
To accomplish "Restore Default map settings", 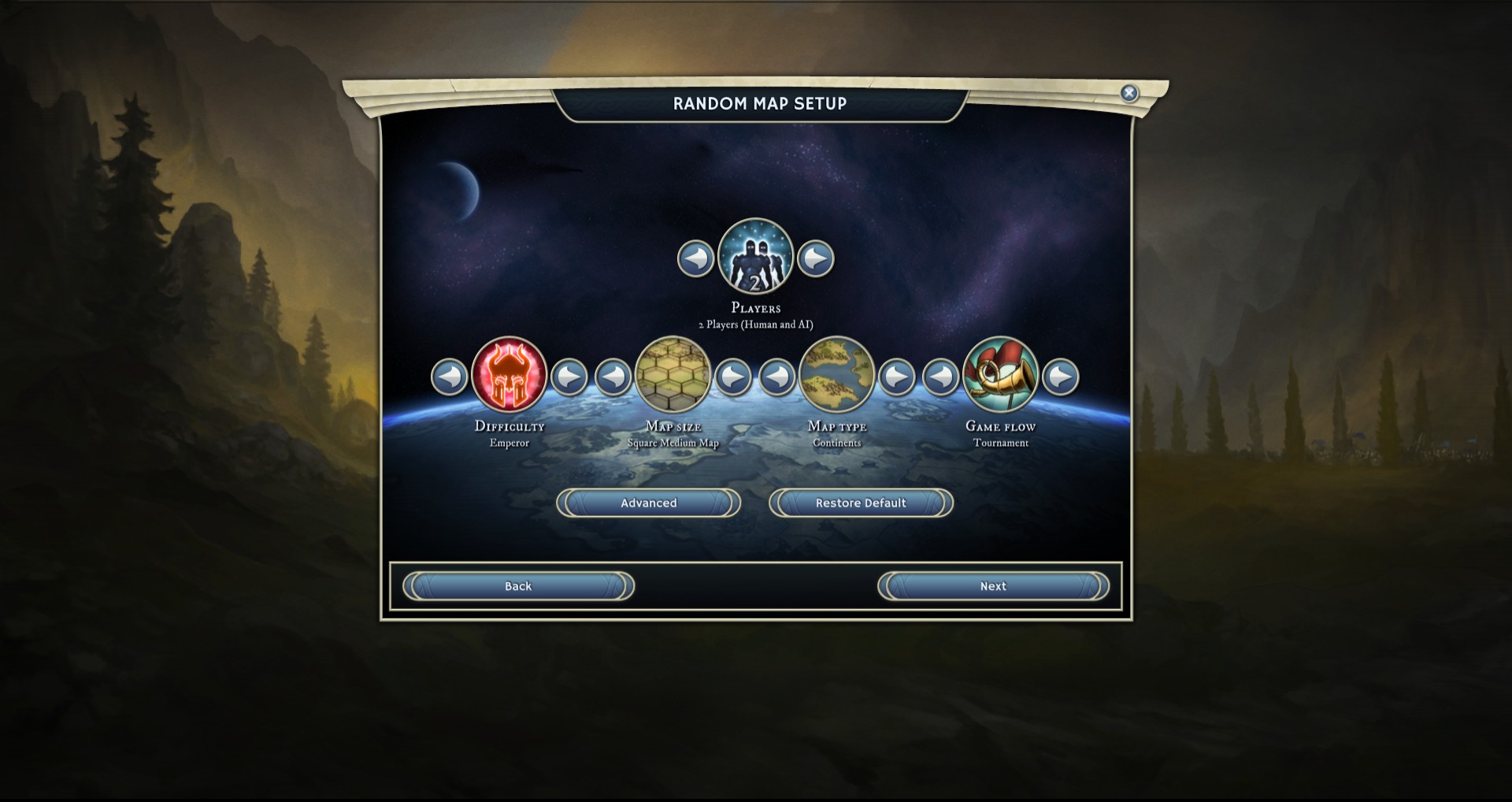I will point(861,503).
